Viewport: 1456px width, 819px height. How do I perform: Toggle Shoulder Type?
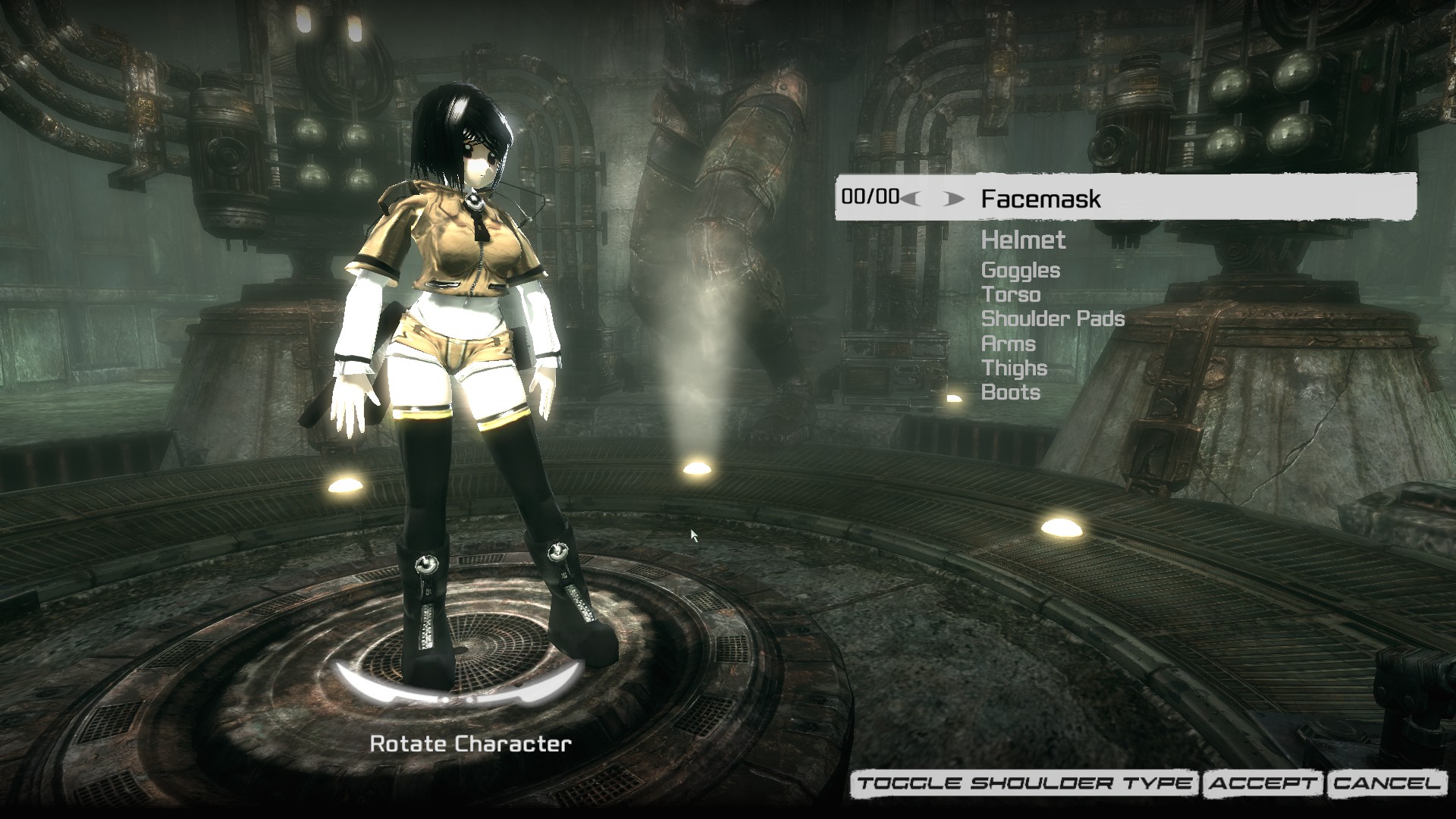1025,784
